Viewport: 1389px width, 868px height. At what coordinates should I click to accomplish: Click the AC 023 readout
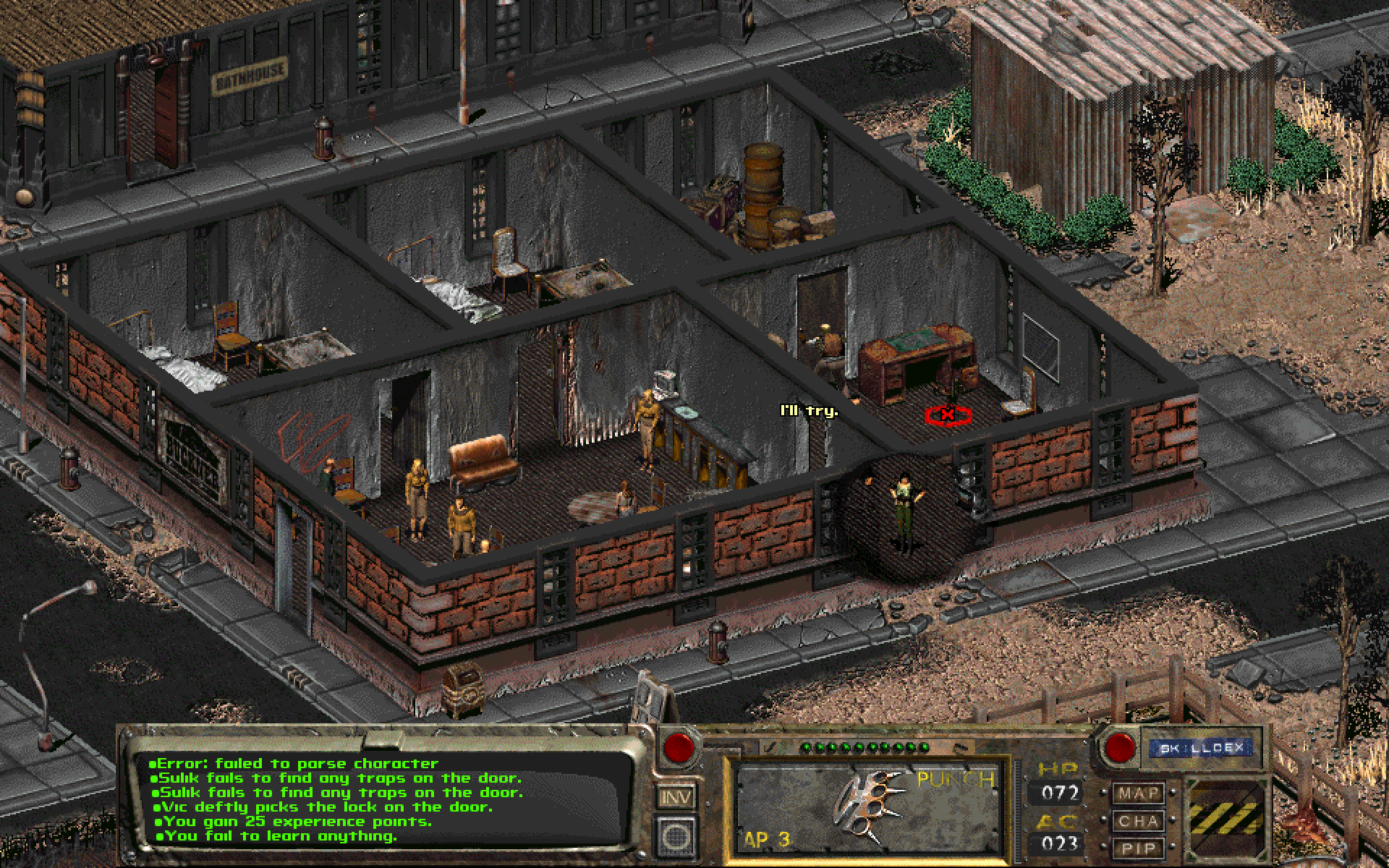pyautogui.click(x=1058, y=844)
